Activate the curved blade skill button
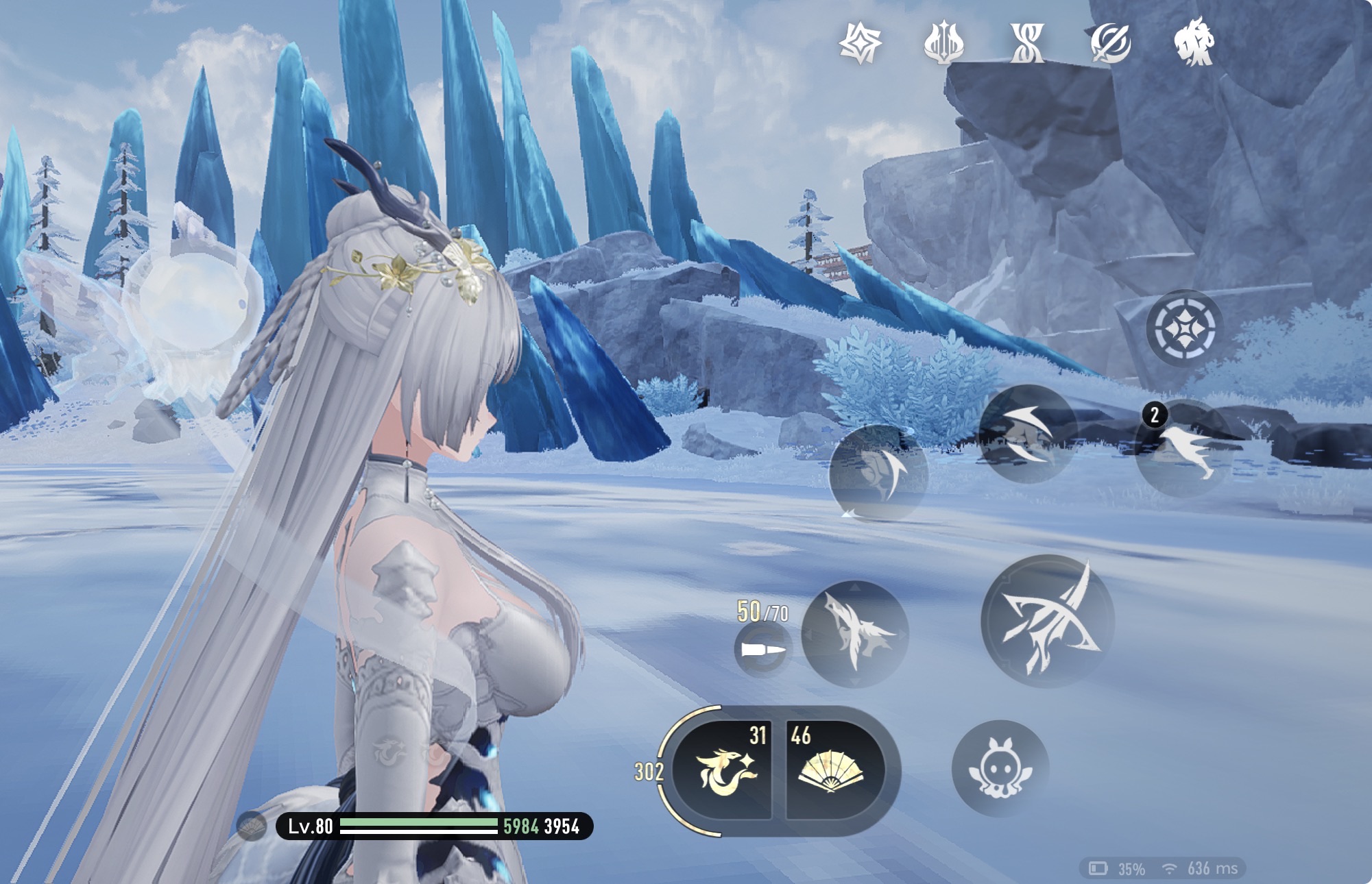Viewport: 1372px width, 884px height. pyautogui.click(x=878, y=473)
